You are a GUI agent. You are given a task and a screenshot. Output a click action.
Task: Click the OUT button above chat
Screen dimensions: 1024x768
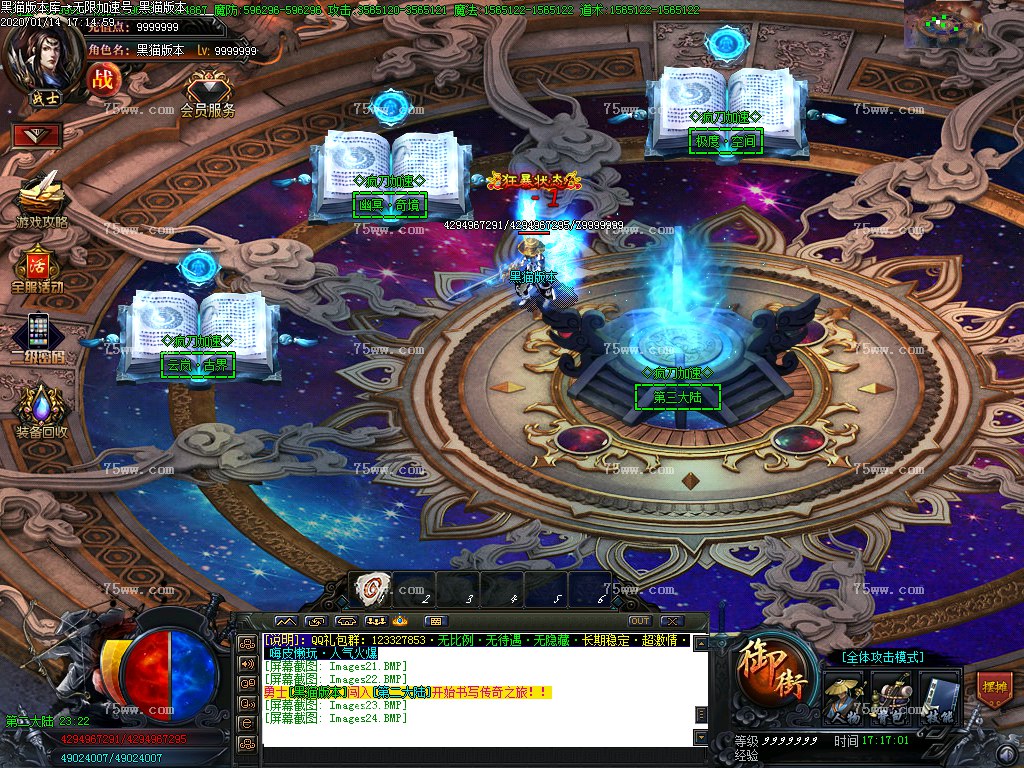pos(639,621)
